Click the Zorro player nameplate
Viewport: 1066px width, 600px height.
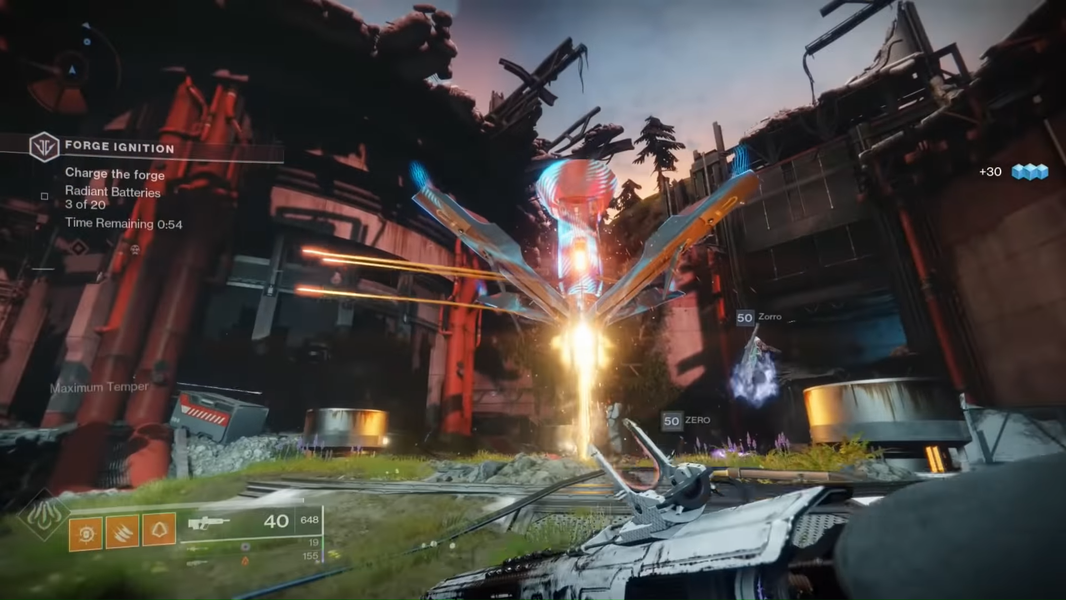pyautogui.click(x=759, y=317)
